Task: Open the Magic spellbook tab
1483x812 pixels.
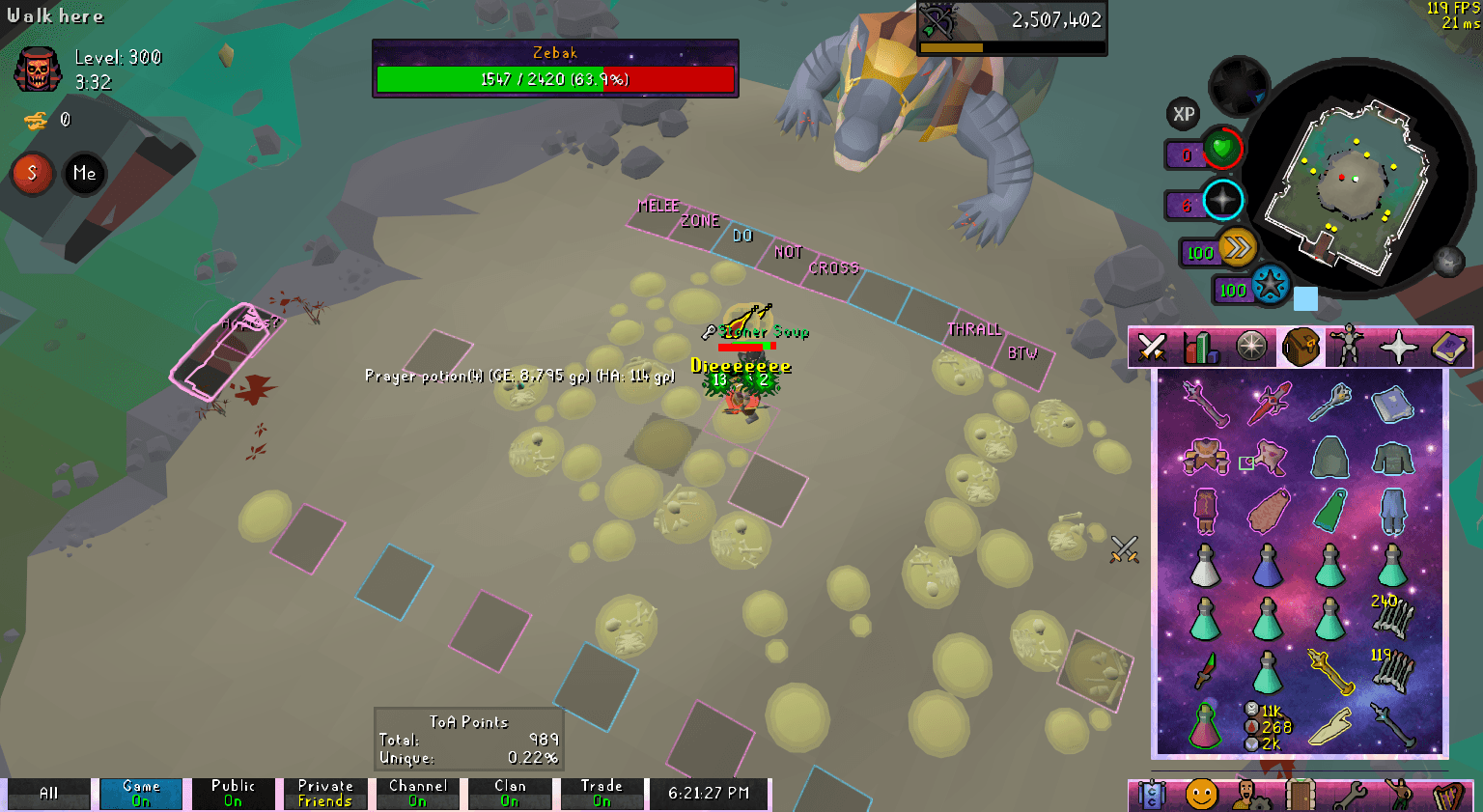Action: point(1450,347)
